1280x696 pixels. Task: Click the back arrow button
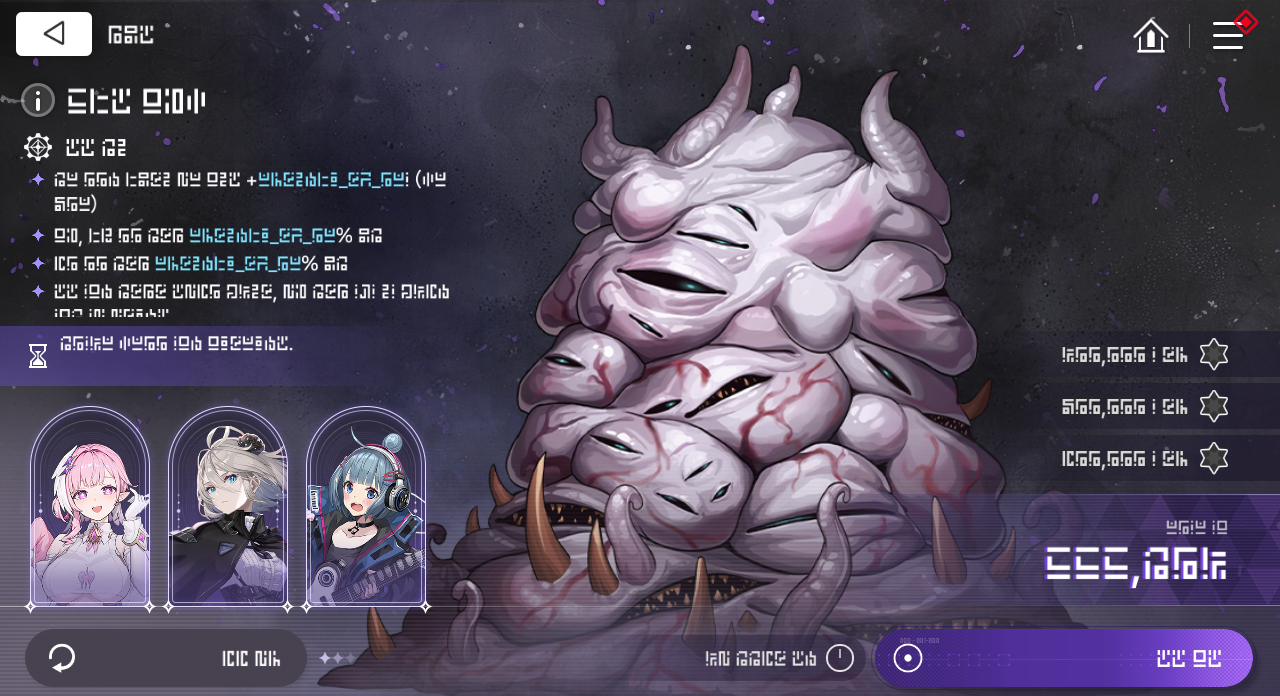point(54,34)
